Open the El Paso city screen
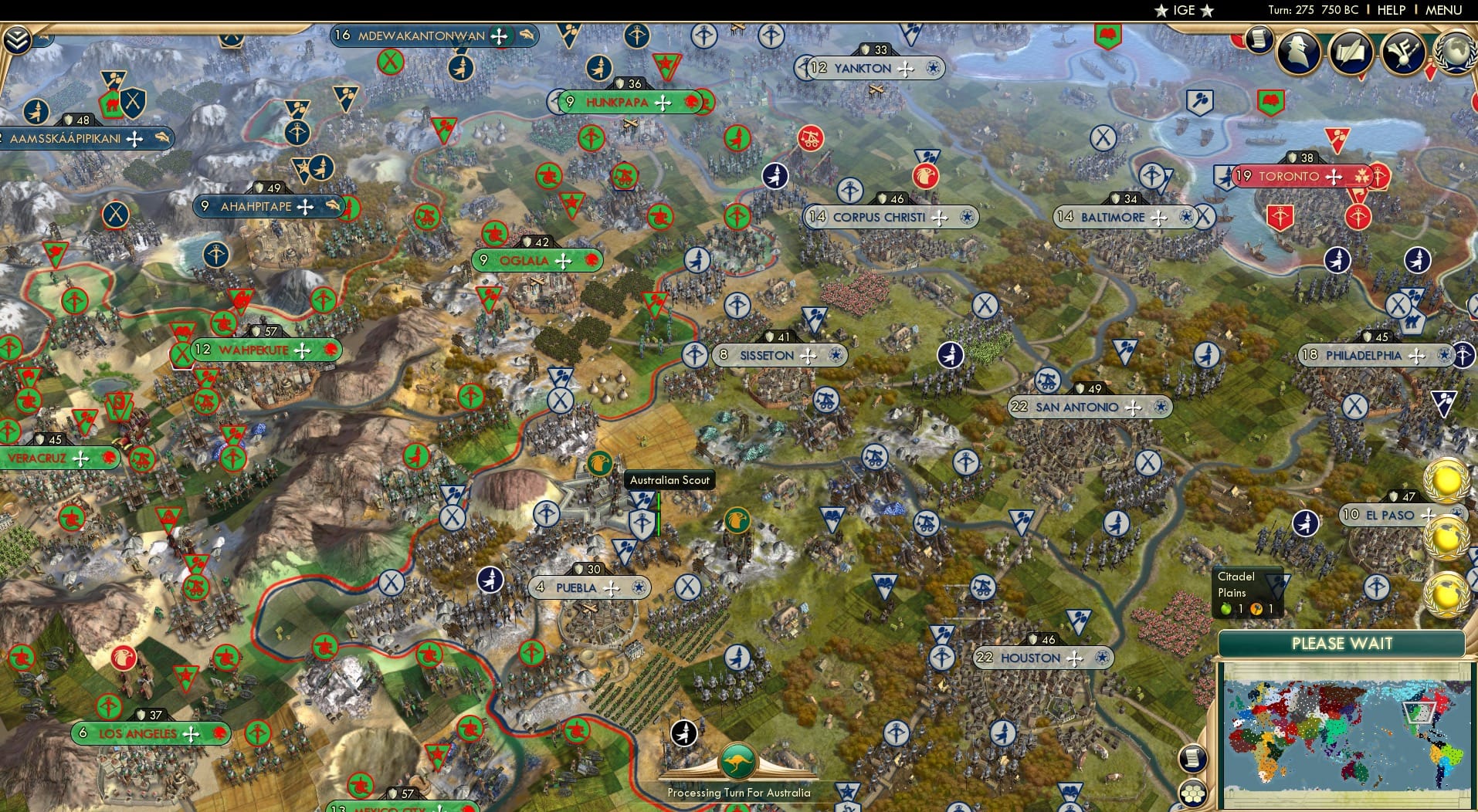 (1385, 514)
